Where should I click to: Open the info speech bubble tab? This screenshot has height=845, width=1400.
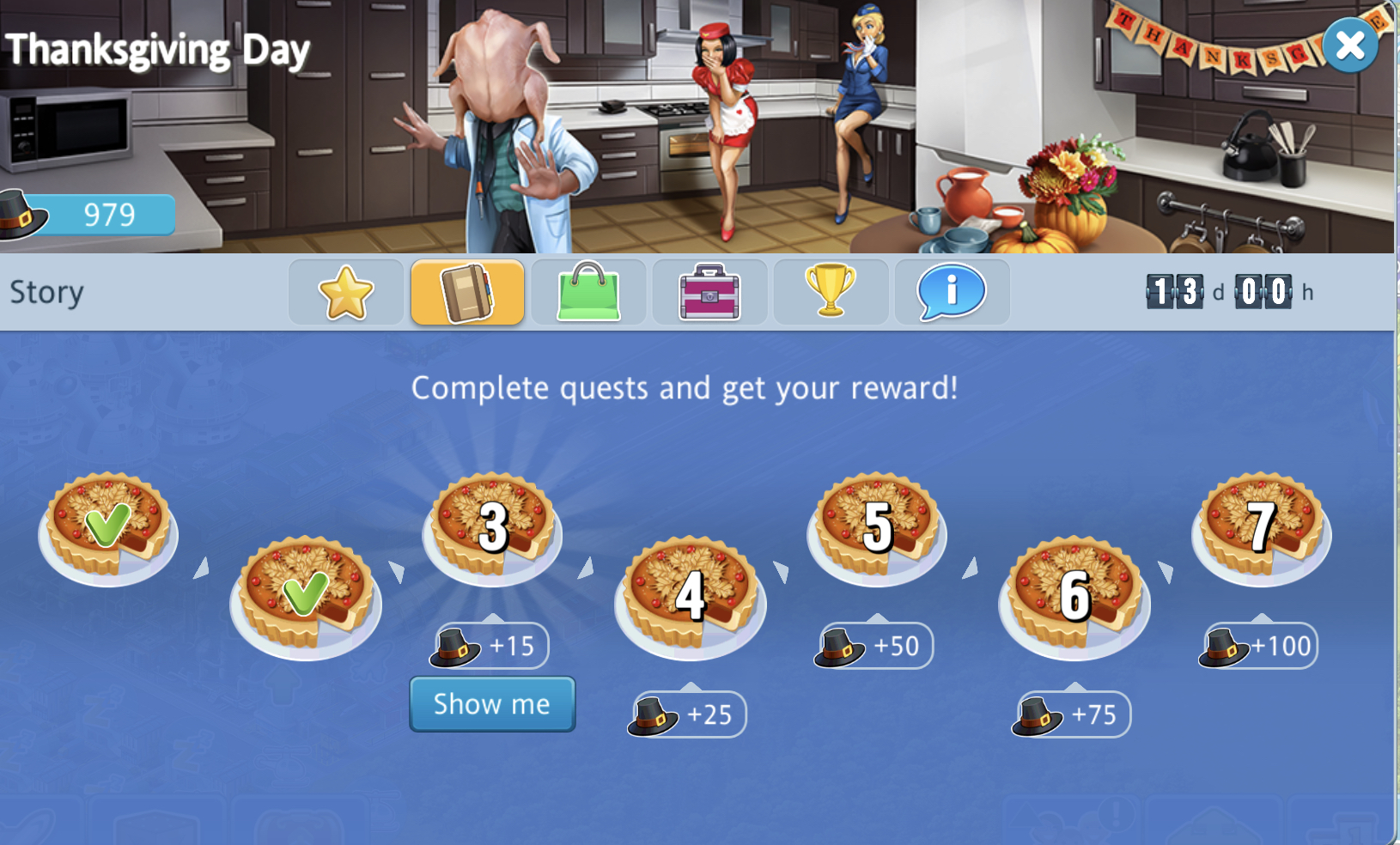pos(952,293)
